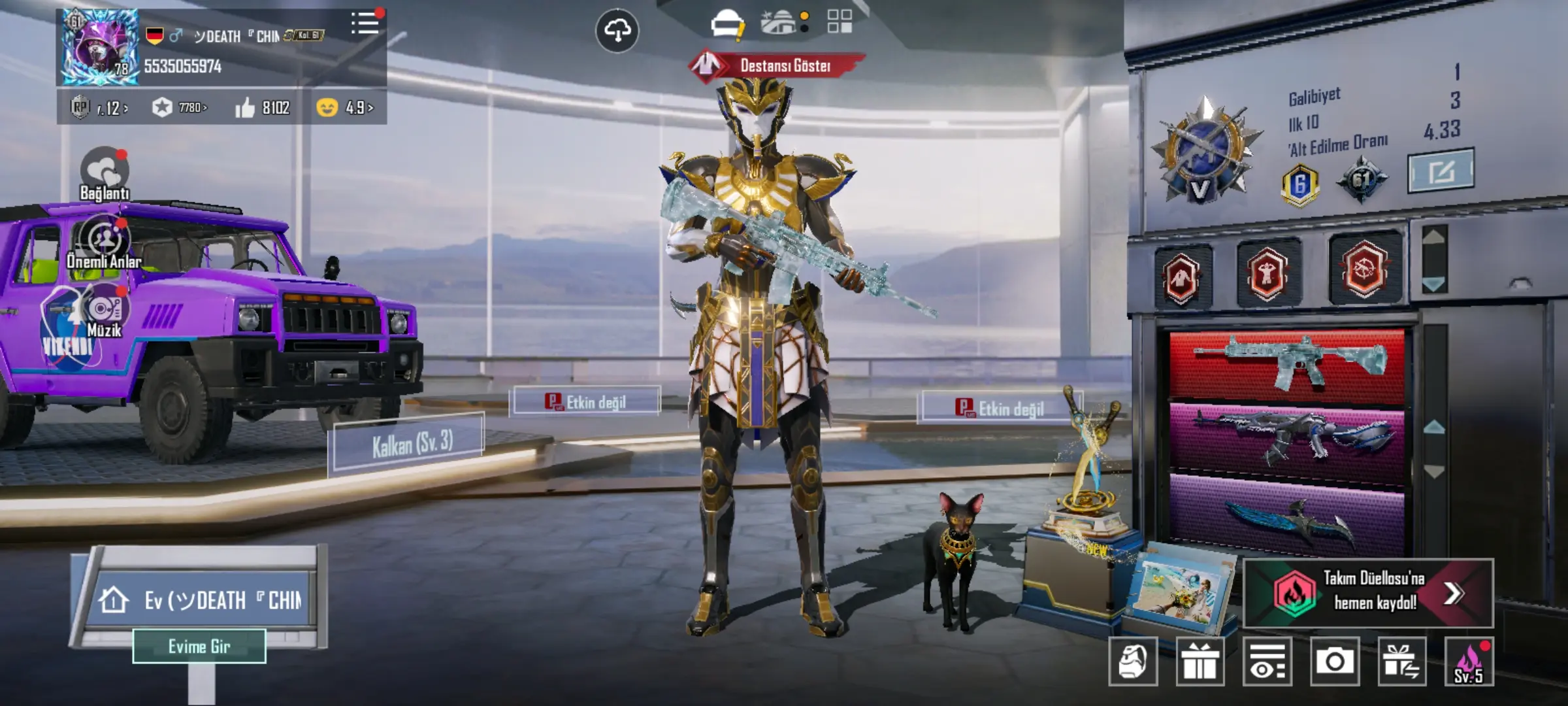
Task: Open the helmet head icon button
Action: point(1133,662)
